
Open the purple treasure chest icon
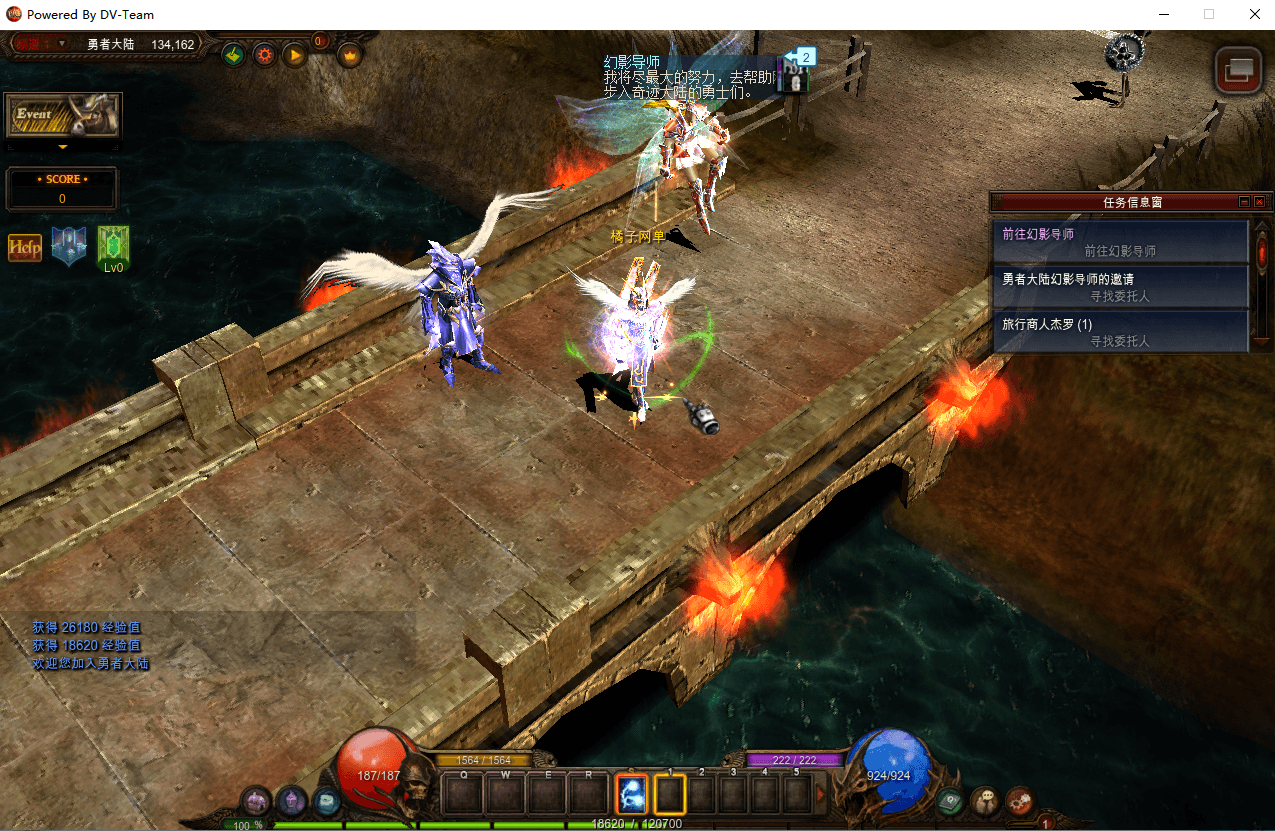click(257, 801)
